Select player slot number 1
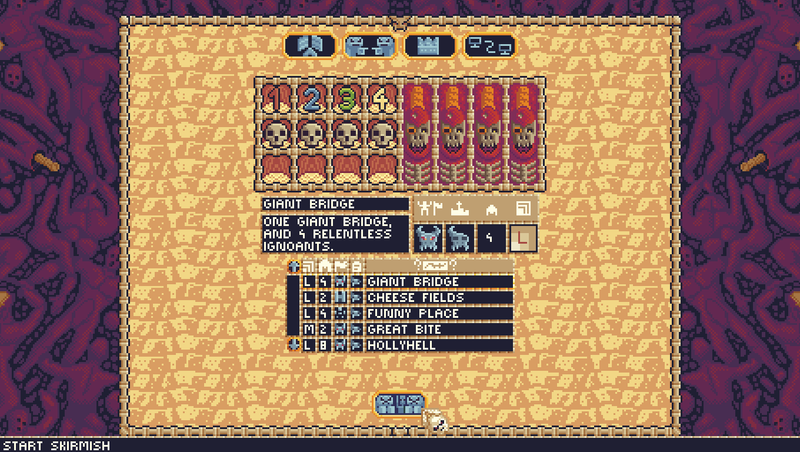 274,100
